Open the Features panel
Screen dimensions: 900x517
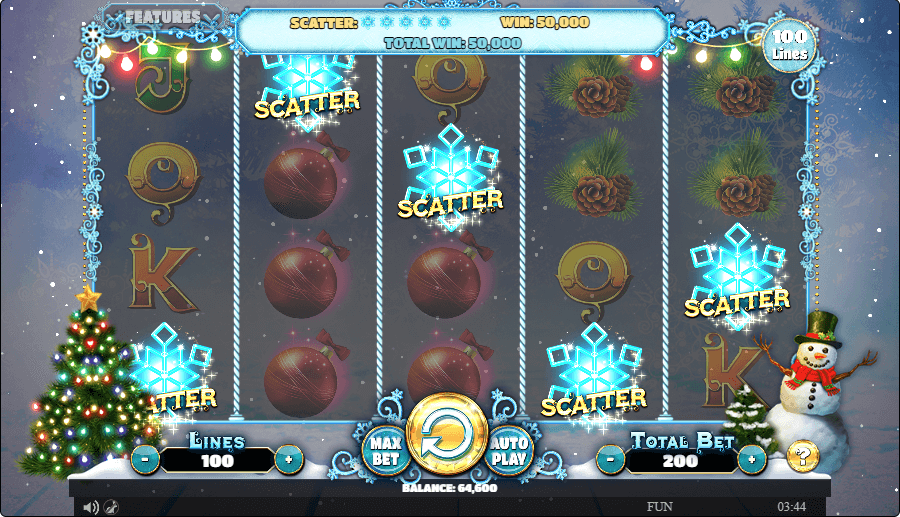(x=165, y=18)
